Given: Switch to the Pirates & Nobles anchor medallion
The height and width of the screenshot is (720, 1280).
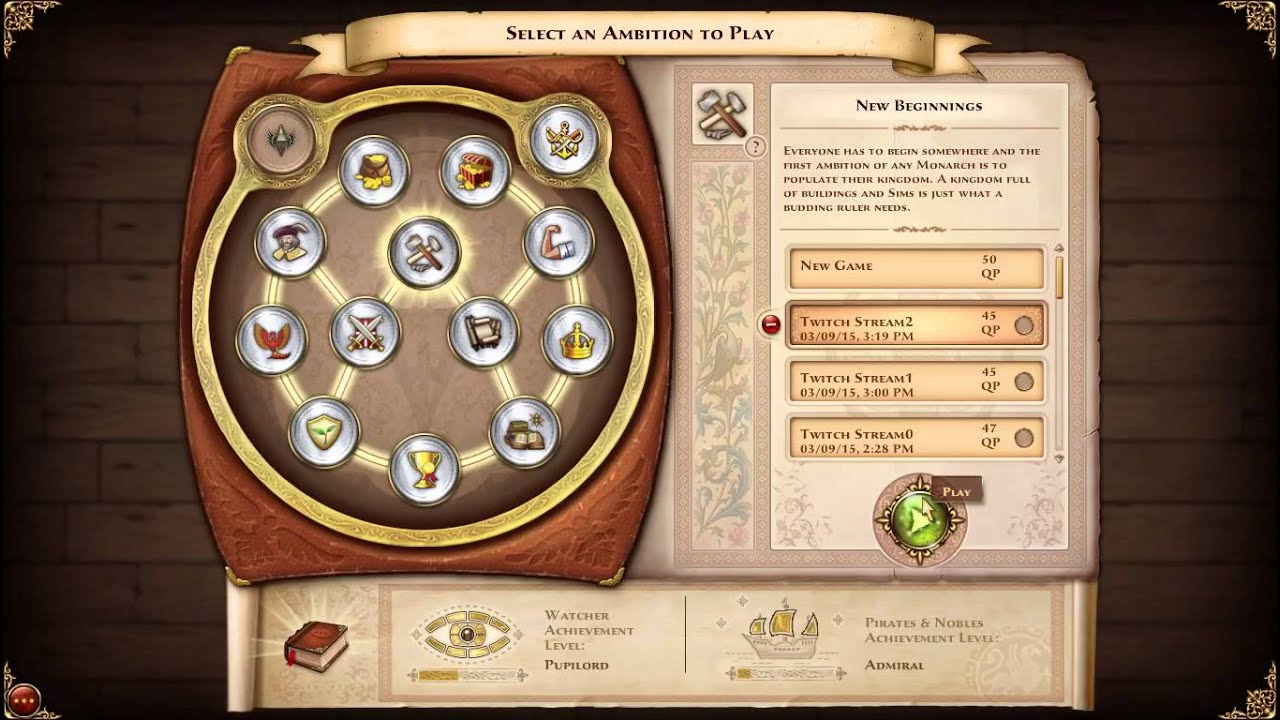Looking at the screenshot, I should [x=564, y=140].
